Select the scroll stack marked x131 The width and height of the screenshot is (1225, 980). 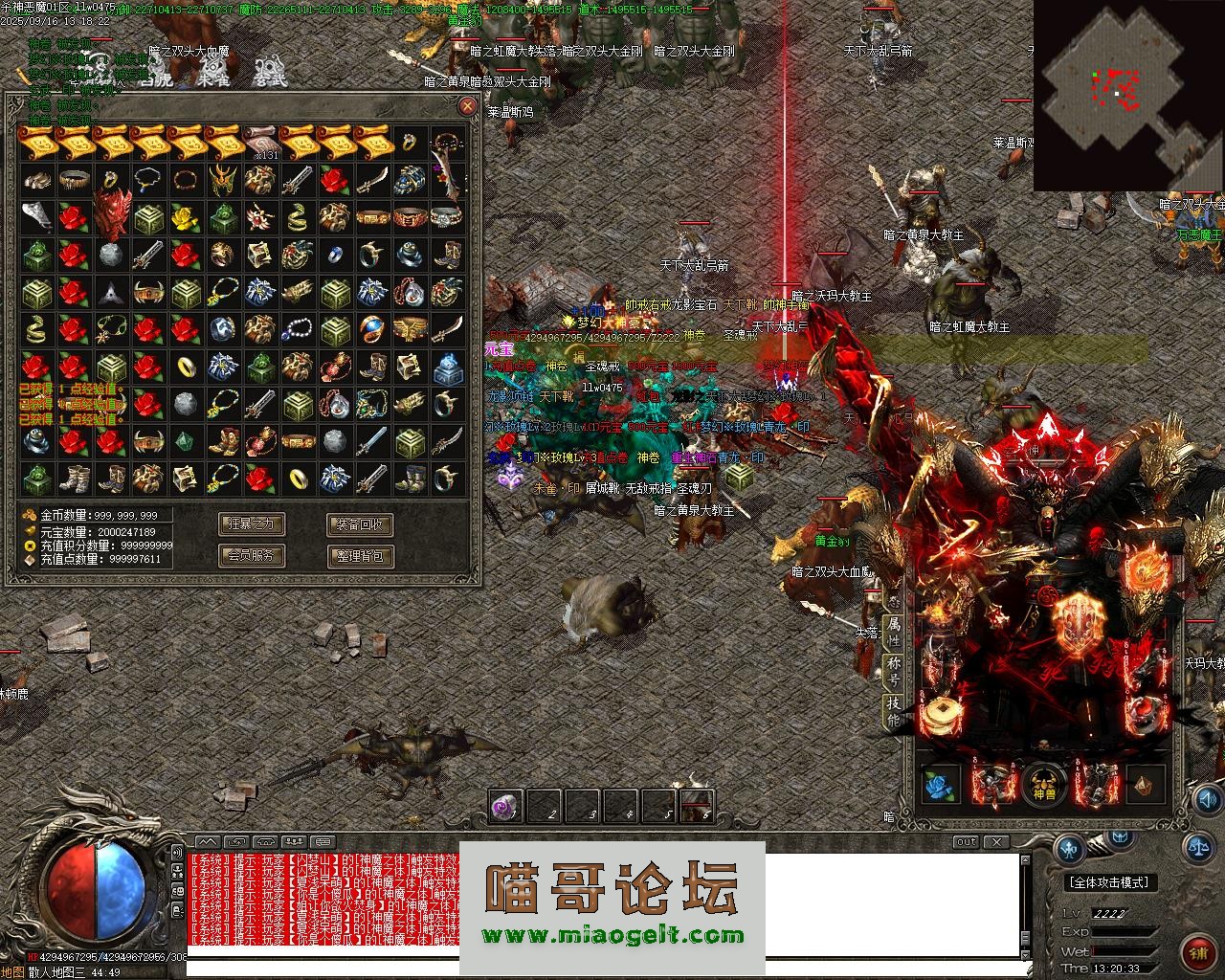pos(259,143)
